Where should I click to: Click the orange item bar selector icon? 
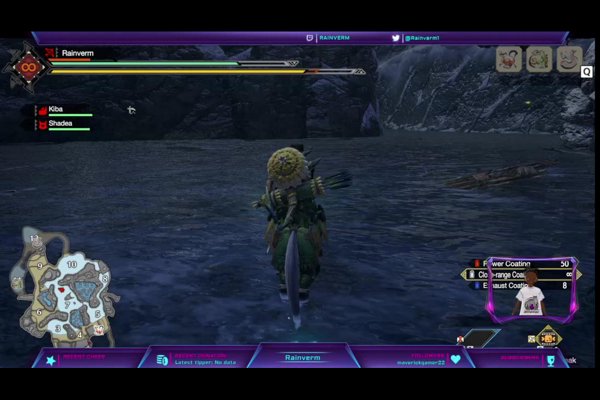(x=546, y=340)
